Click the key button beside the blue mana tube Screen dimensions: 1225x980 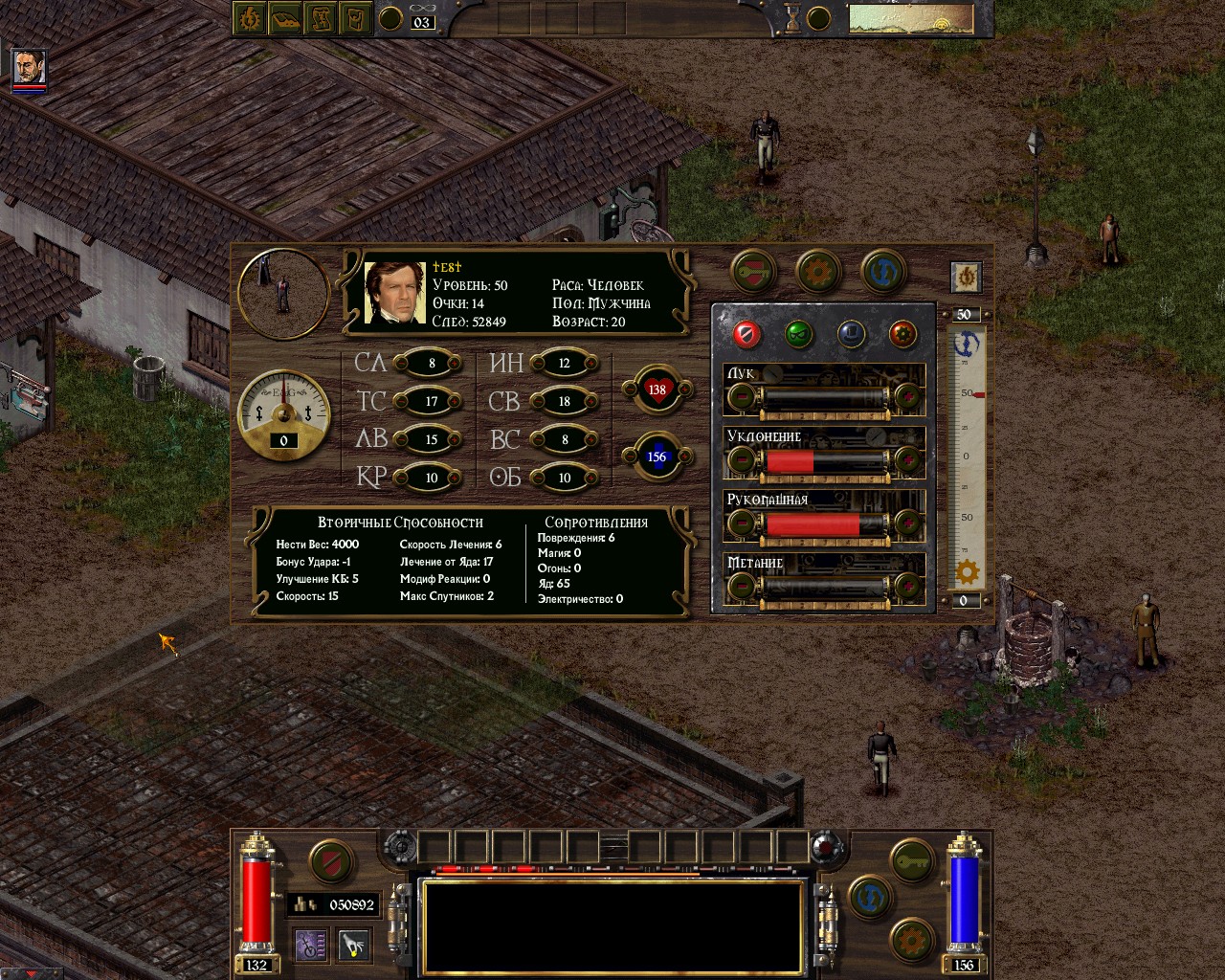point(912,860)
